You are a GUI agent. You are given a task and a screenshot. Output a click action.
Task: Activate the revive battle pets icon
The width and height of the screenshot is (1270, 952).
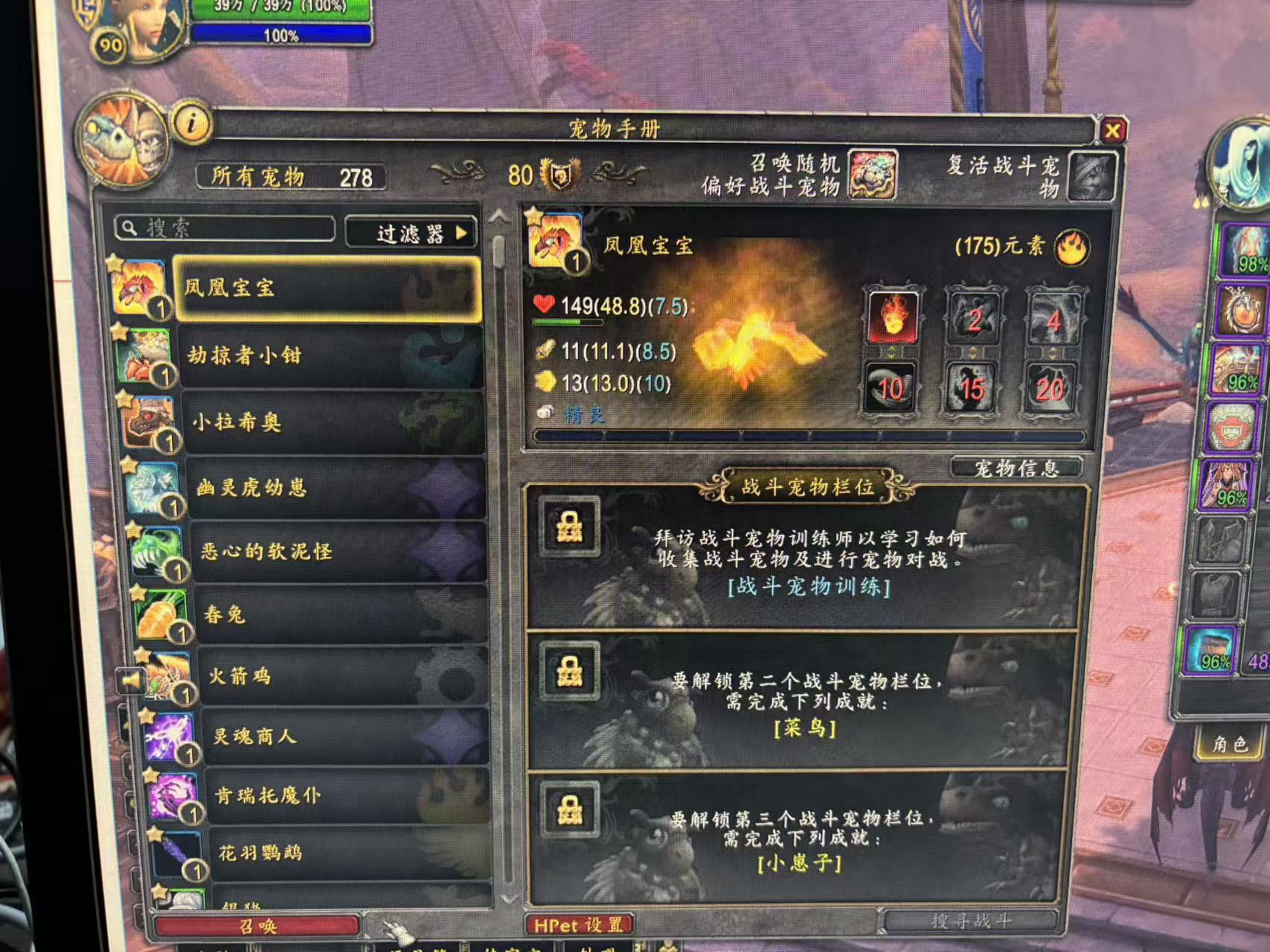1091,176
